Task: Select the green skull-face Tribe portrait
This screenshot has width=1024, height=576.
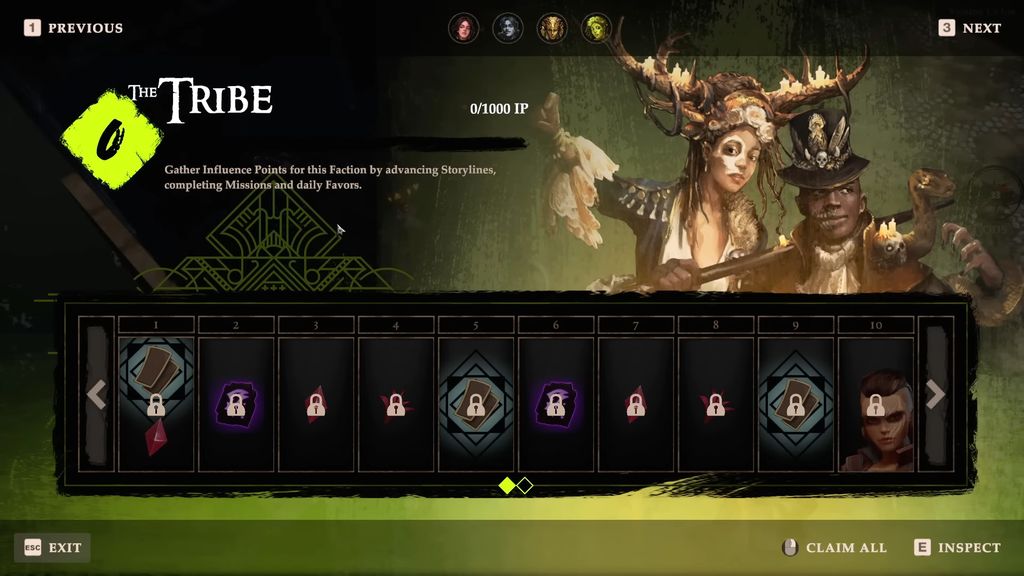Action: (x=596, y=28)
